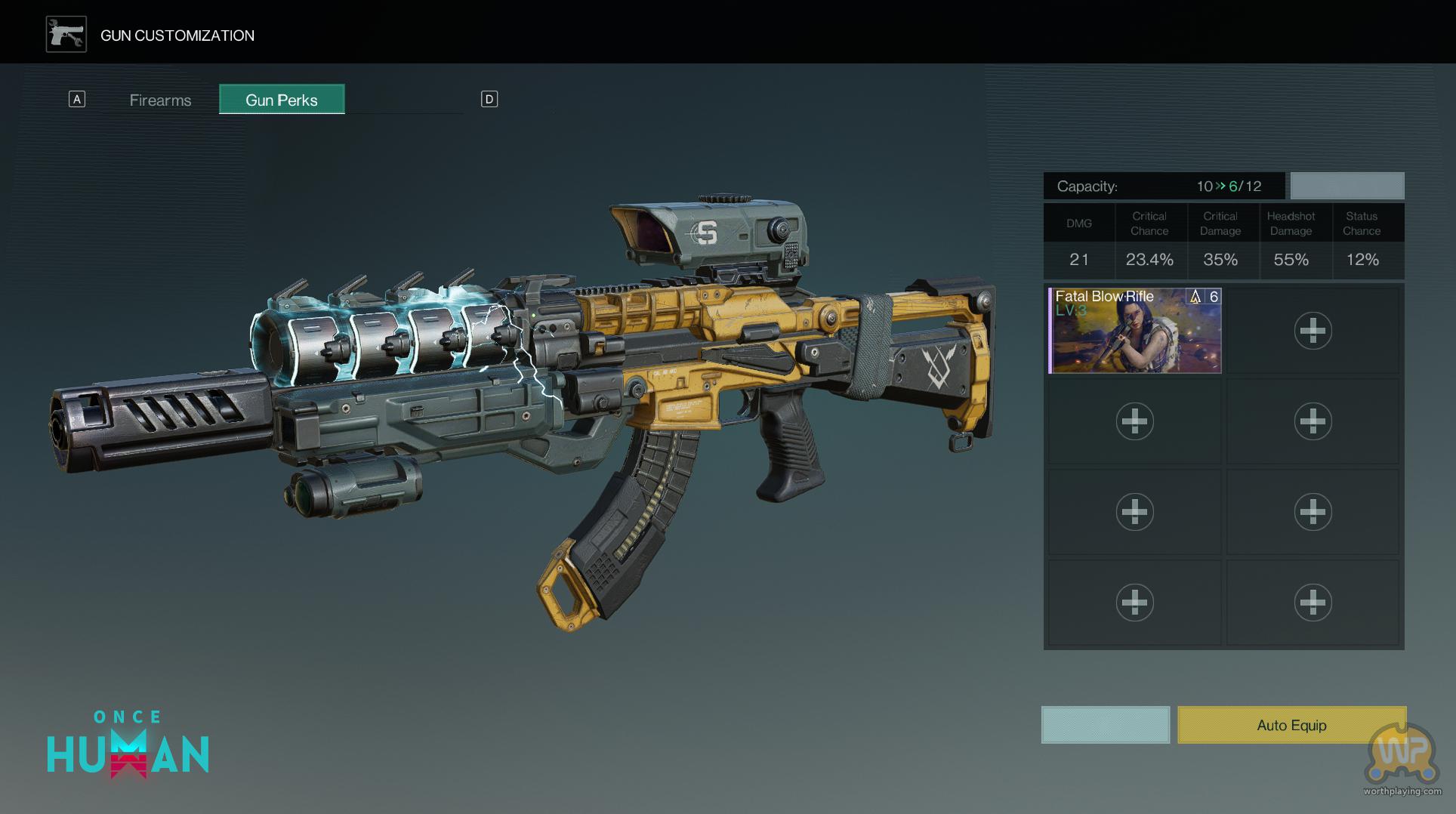
Task: Click the Auto Equip button
Action: (1291, 725)
